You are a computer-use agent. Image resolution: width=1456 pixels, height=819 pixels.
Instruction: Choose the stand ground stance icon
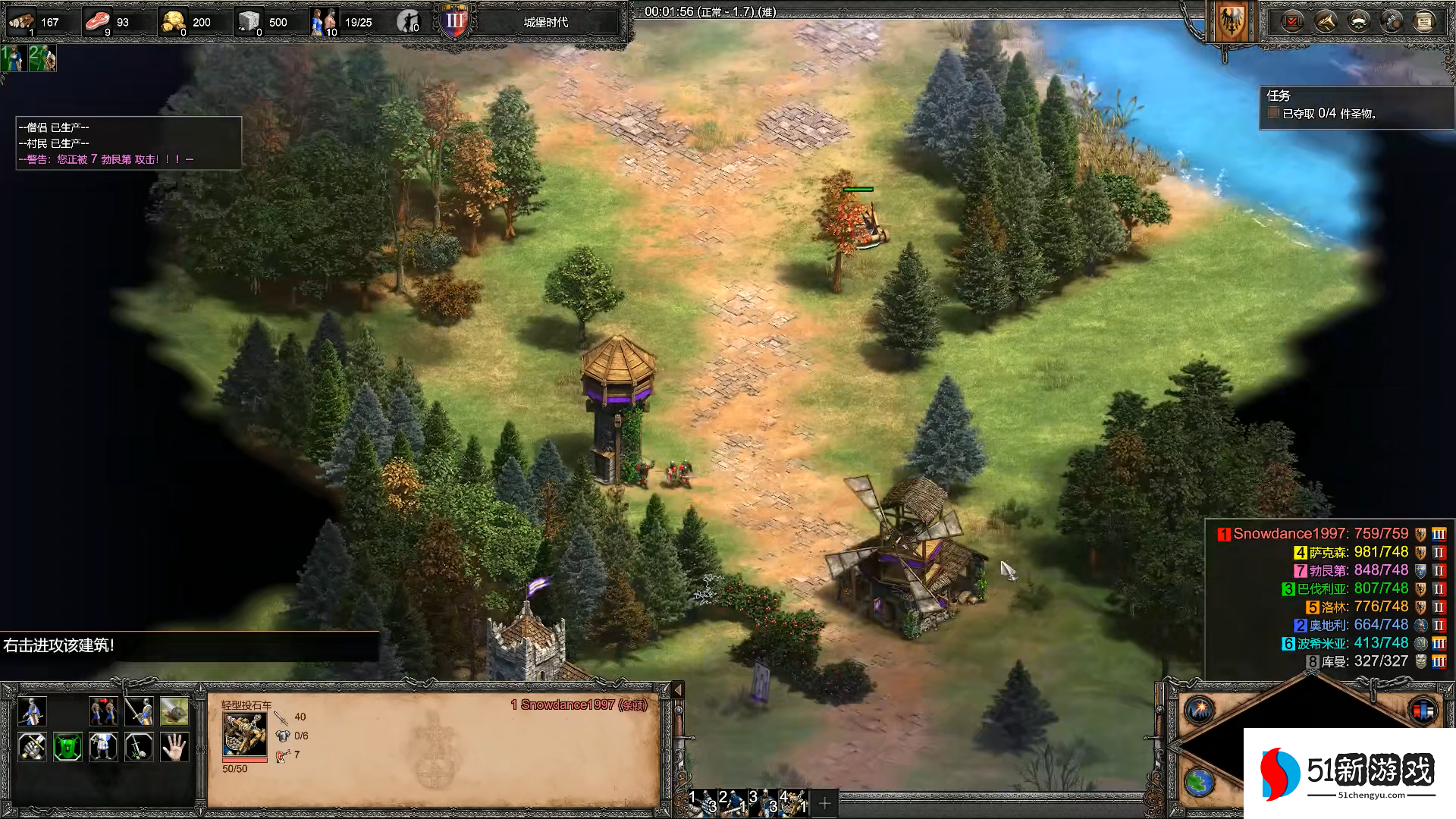[103, 747]
